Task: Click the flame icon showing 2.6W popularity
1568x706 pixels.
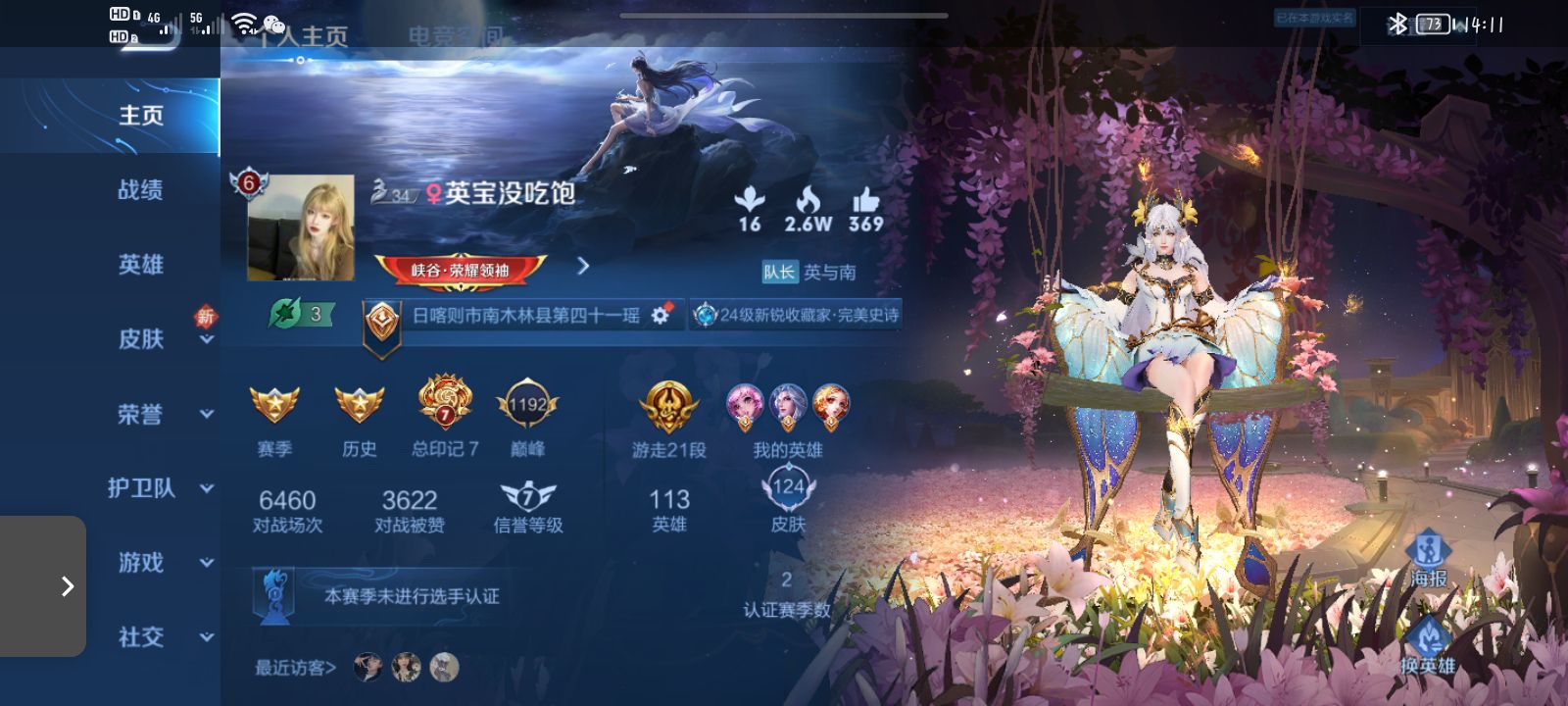Action: pos(808,201)
